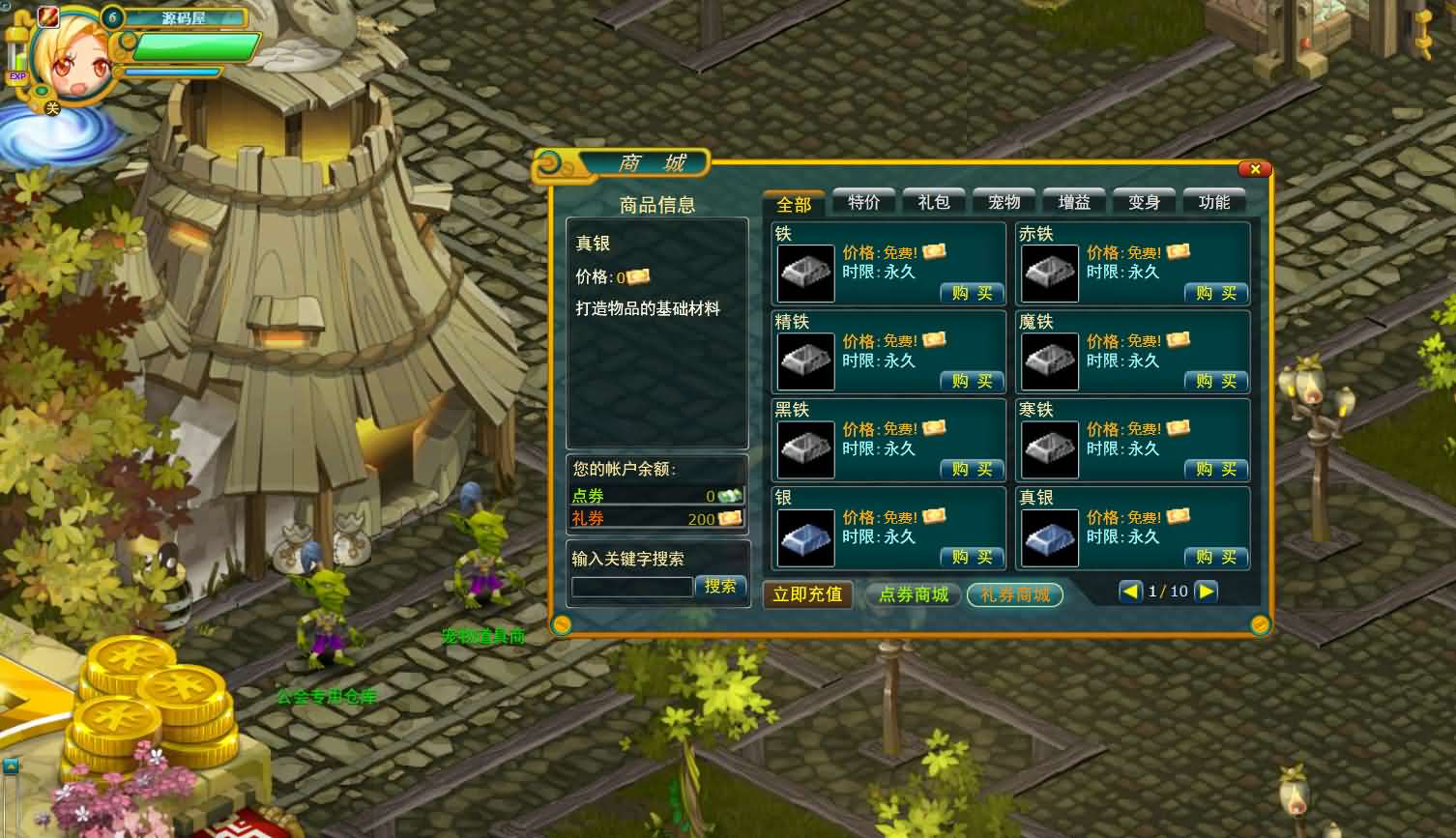This screenshot has height=838, width=1456.
Task: Select the 真银 item icon
Action: (1050, 537)
